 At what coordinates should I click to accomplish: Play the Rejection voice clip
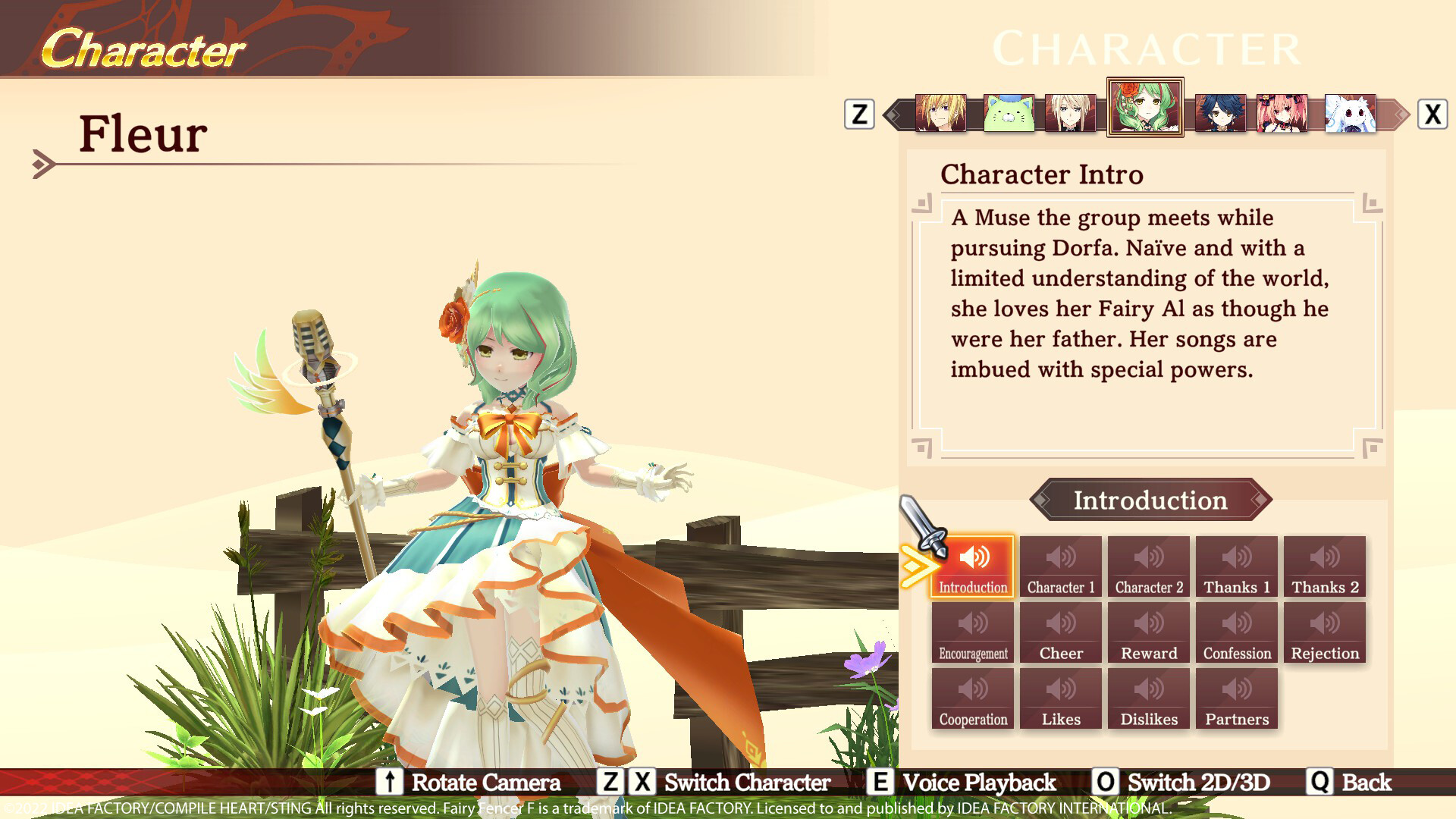(x=1325, y=632)
